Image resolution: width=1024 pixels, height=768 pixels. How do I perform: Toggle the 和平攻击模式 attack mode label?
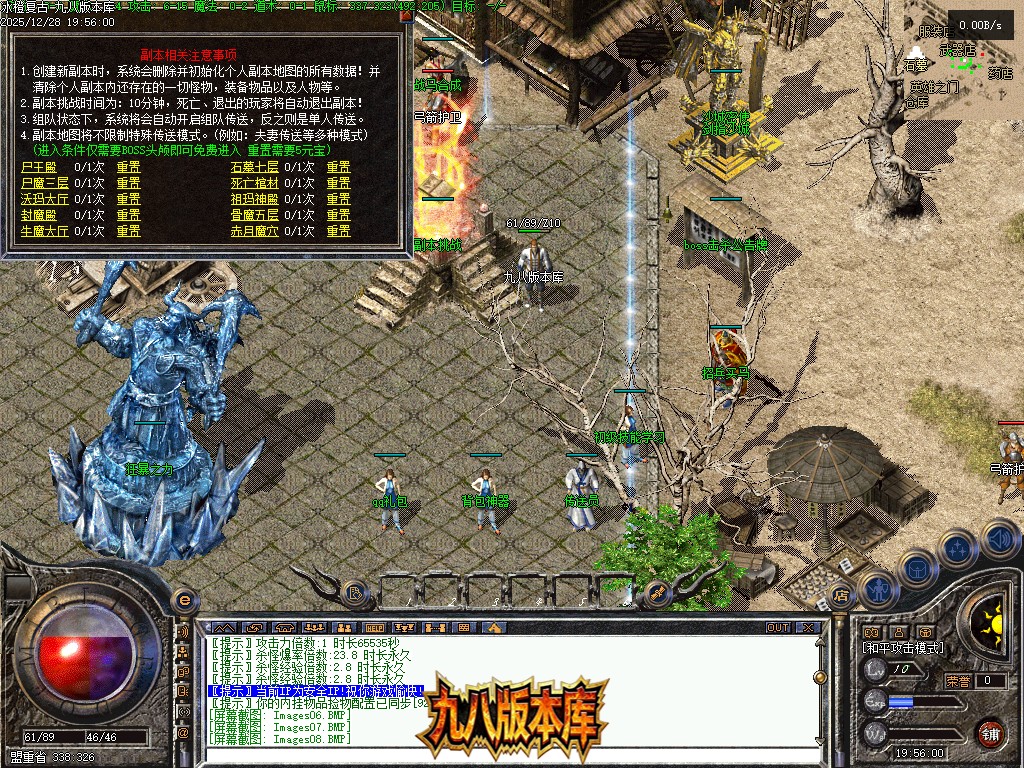[x=903, y=648]
